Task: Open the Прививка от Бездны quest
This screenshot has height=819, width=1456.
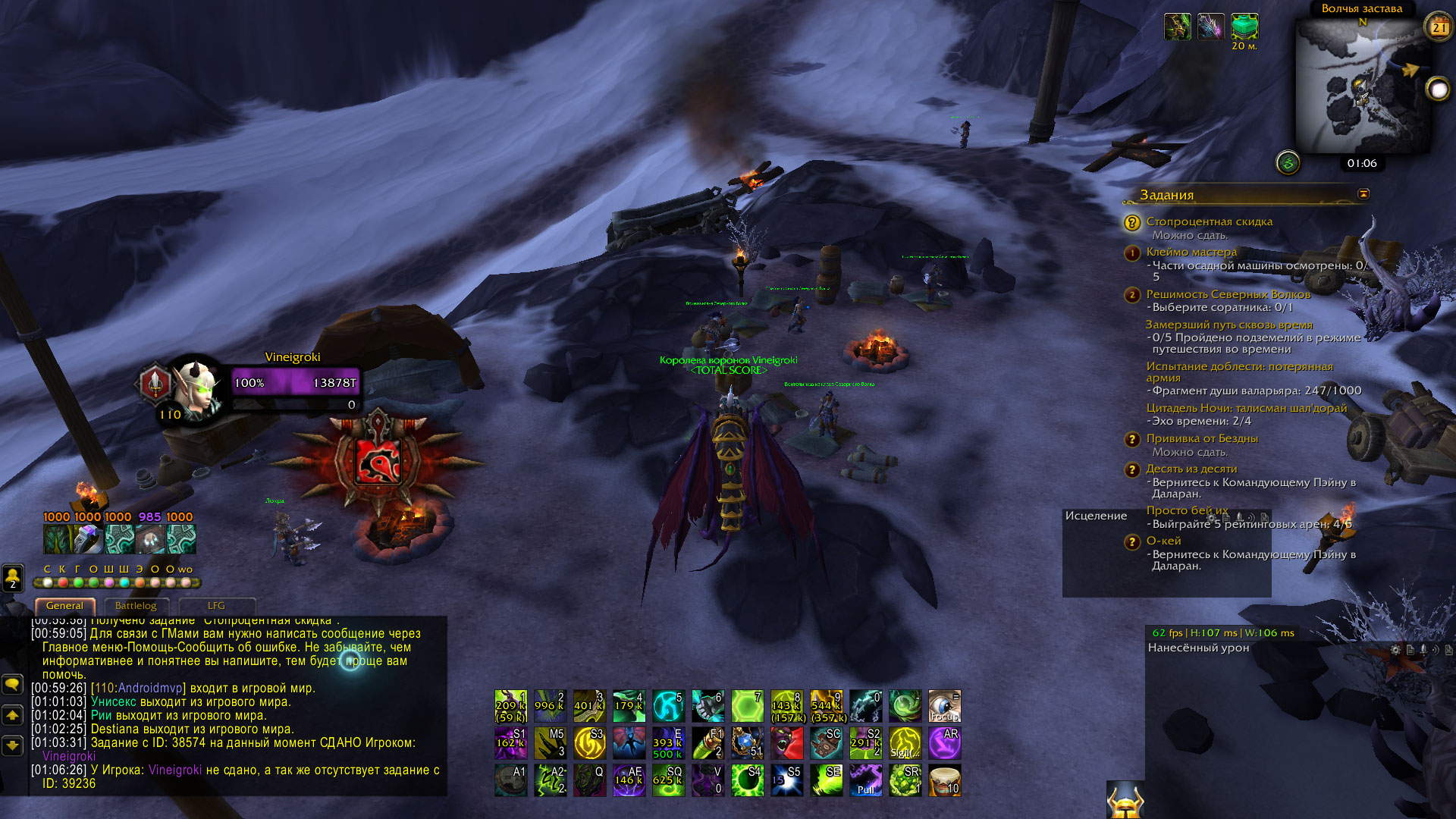Action: (1201, 438)
